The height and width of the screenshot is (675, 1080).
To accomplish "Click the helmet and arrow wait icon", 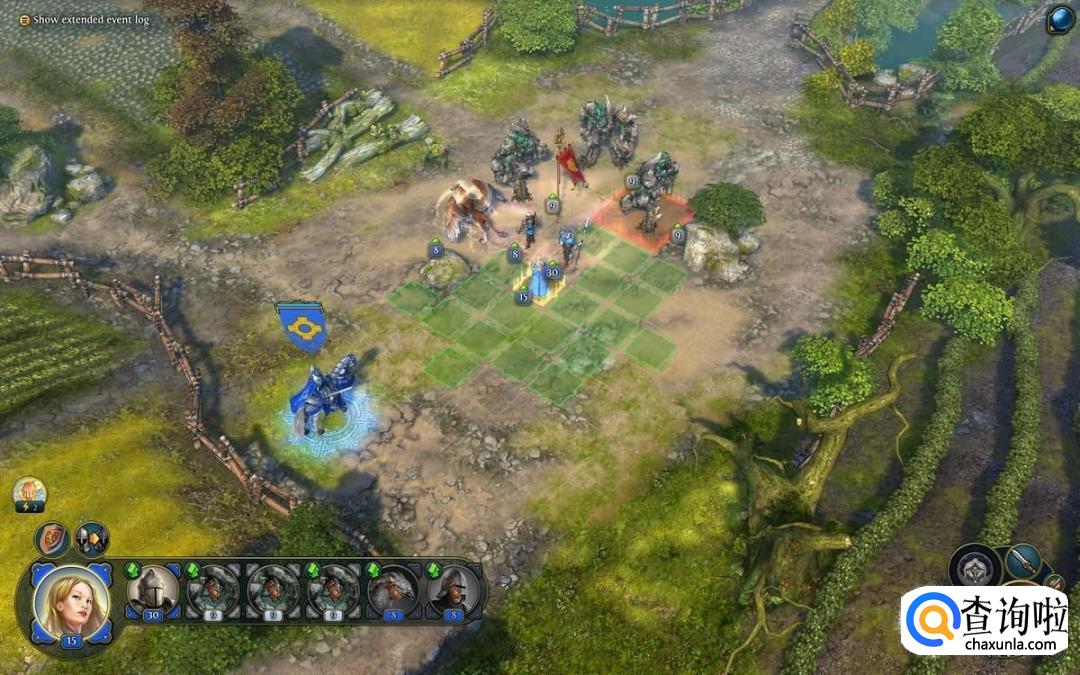I will click(x=92, y=539).
